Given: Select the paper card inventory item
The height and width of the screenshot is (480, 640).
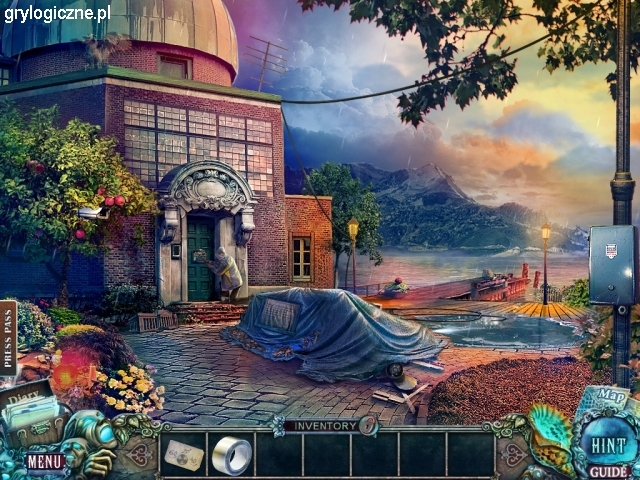Looking at the screenshot, I should click(x=184, y=455).
